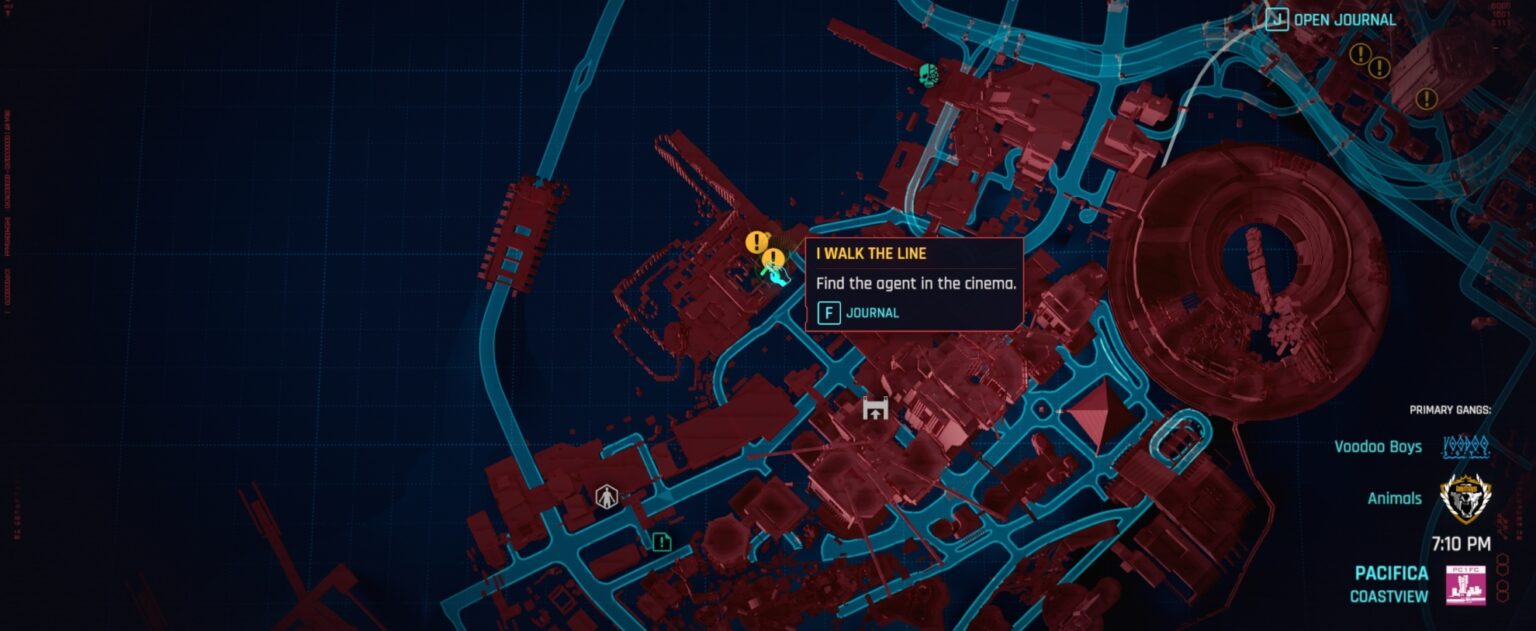Viewport: 1536px width, 631px height.
Task: Click the hexagonal body silhouette marker
Action: pos(606,496)
